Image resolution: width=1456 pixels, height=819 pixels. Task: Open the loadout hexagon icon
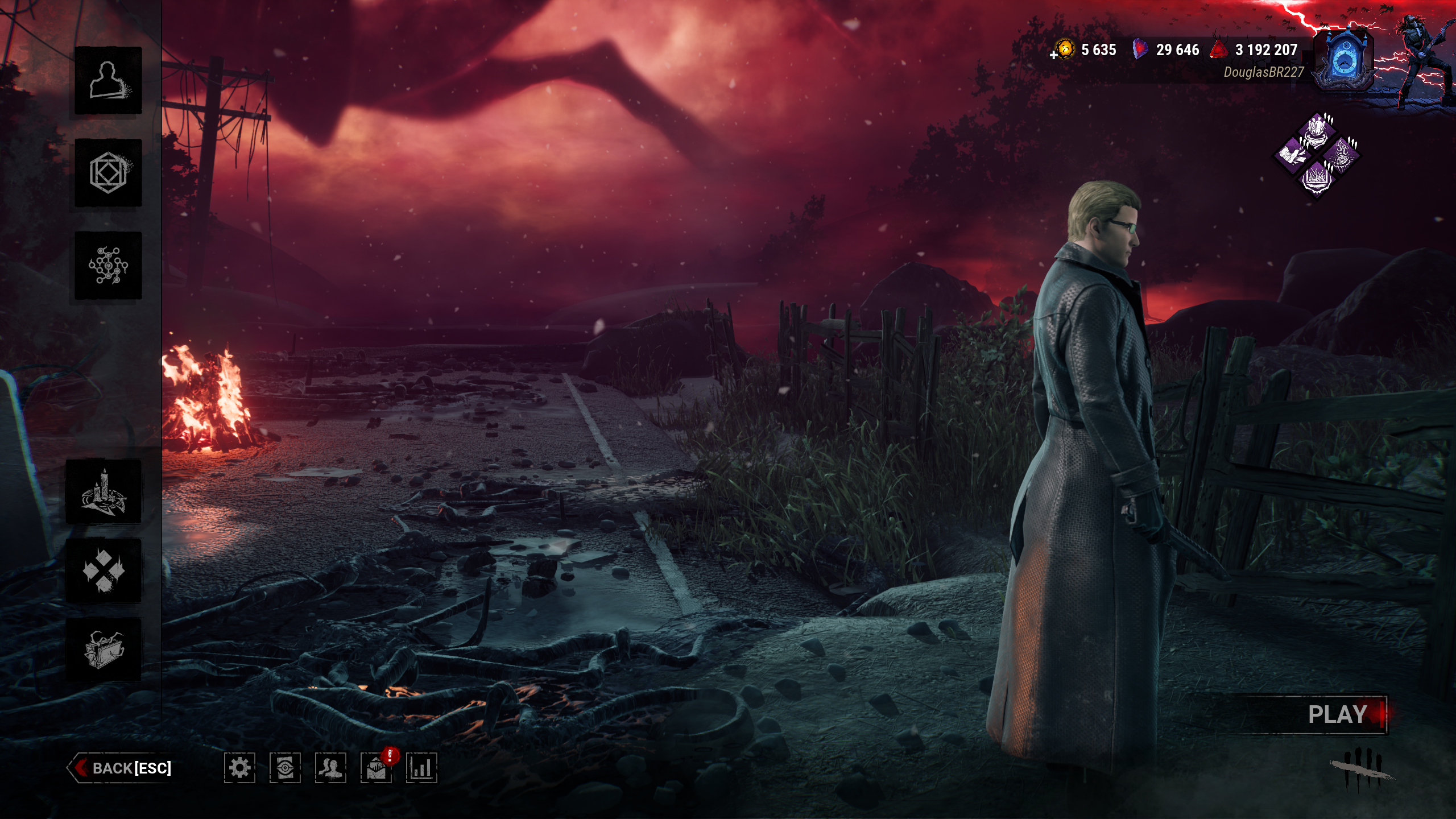tap(108, 172)
